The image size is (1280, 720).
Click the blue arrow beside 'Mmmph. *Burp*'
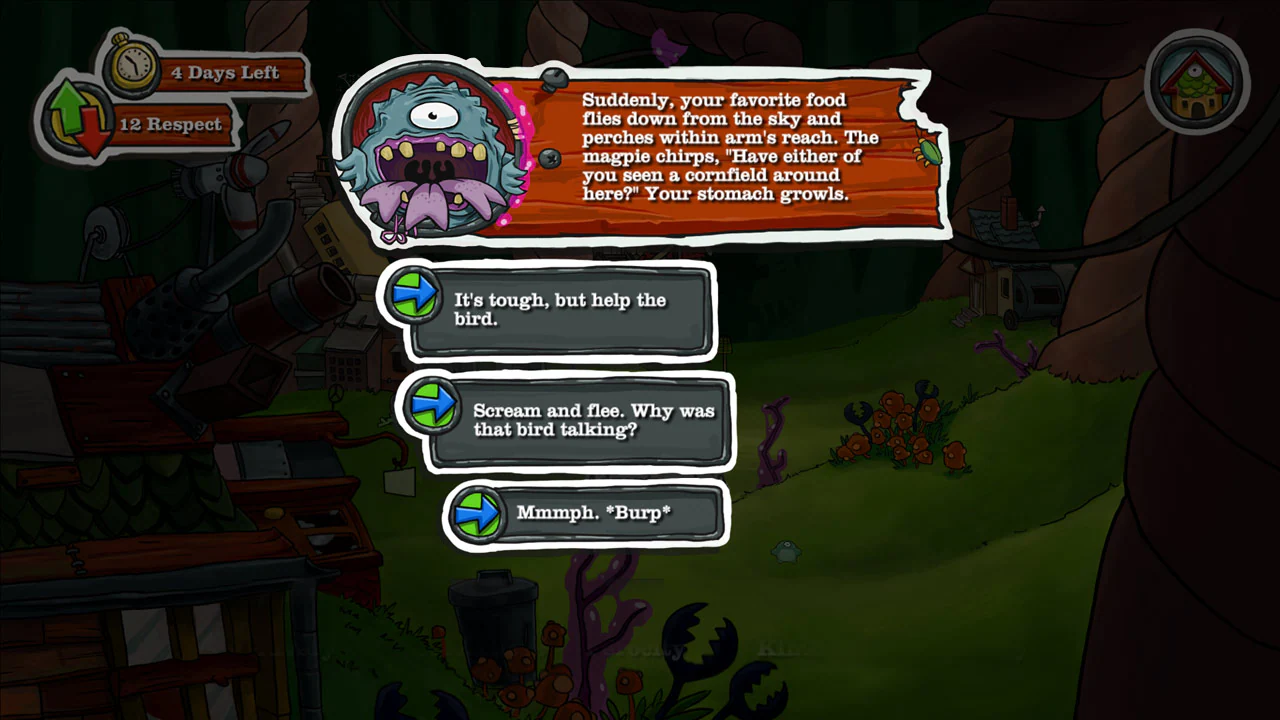point(478,513)
